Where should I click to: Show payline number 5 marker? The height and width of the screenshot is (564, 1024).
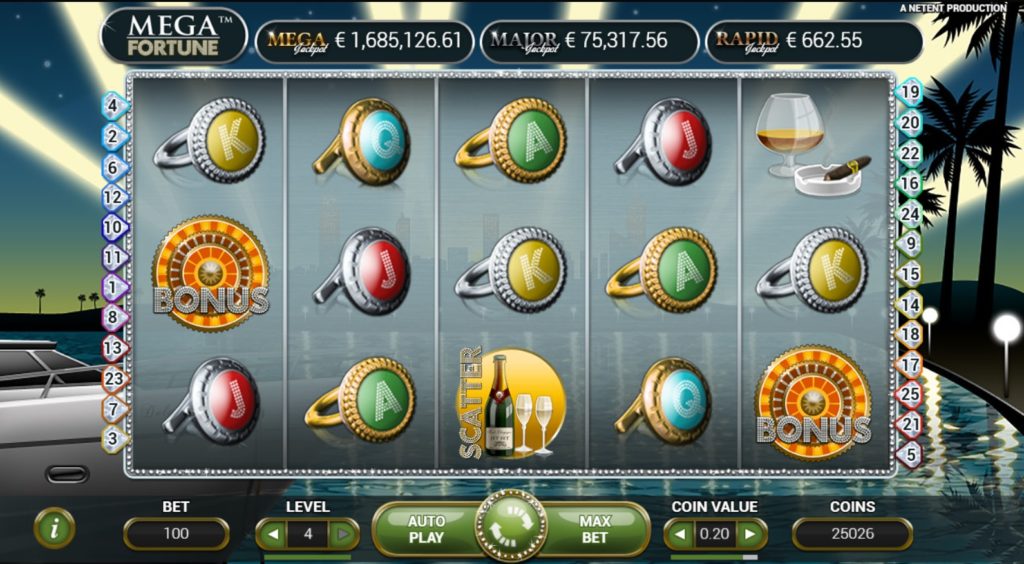point(910,454)
